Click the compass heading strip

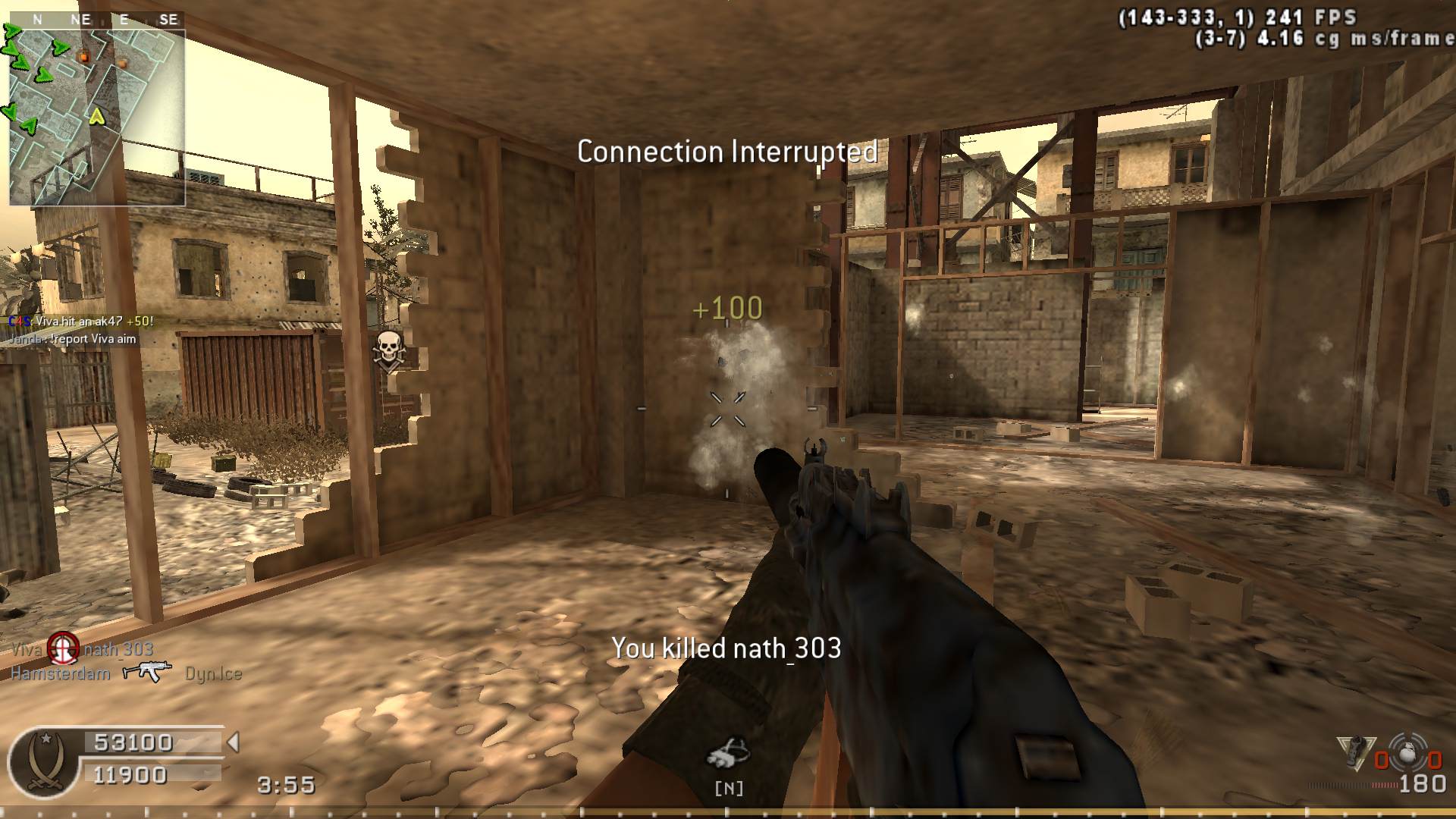pyautogui.click(x=102, y=20)
